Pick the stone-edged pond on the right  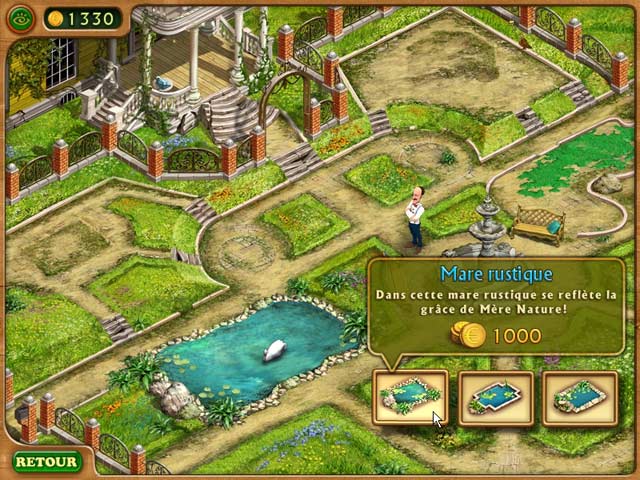tap(579, 397)
